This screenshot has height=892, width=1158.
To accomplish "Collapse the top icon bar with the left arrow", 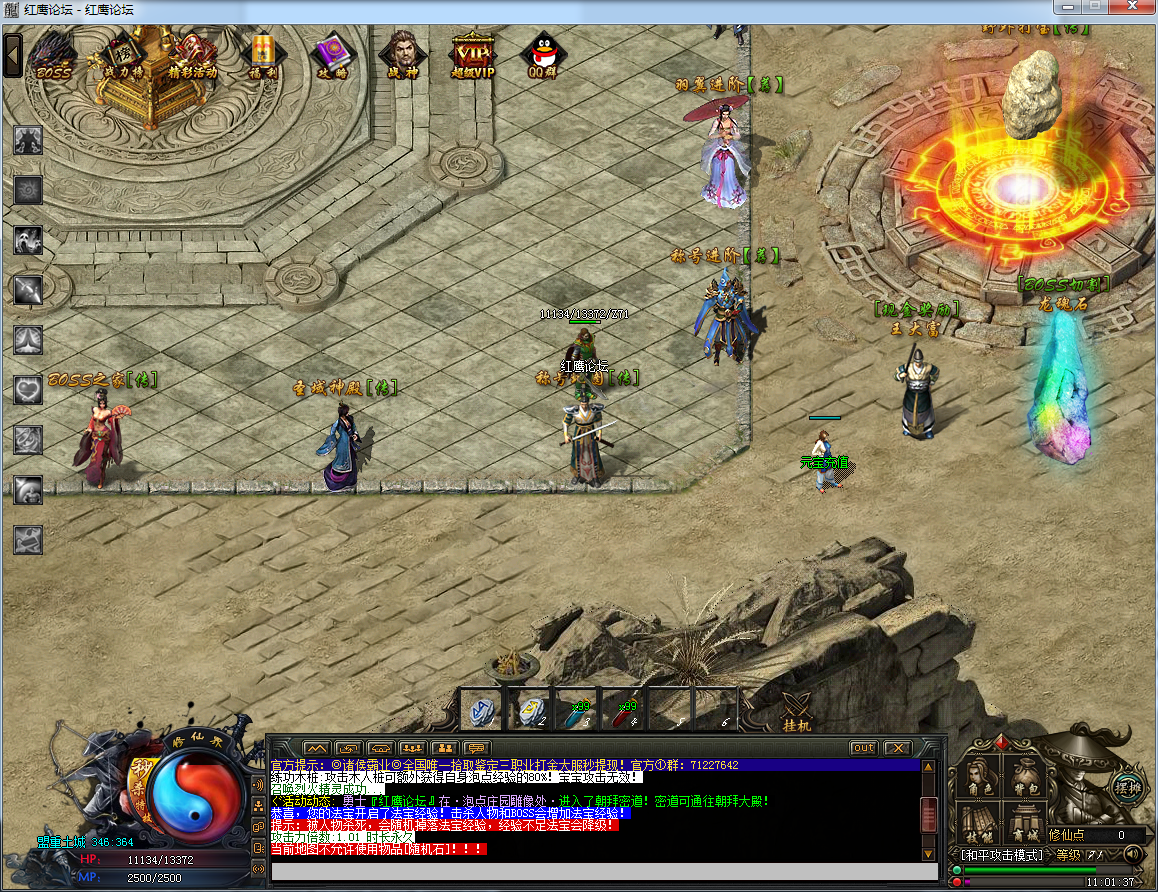I will 13,55.
